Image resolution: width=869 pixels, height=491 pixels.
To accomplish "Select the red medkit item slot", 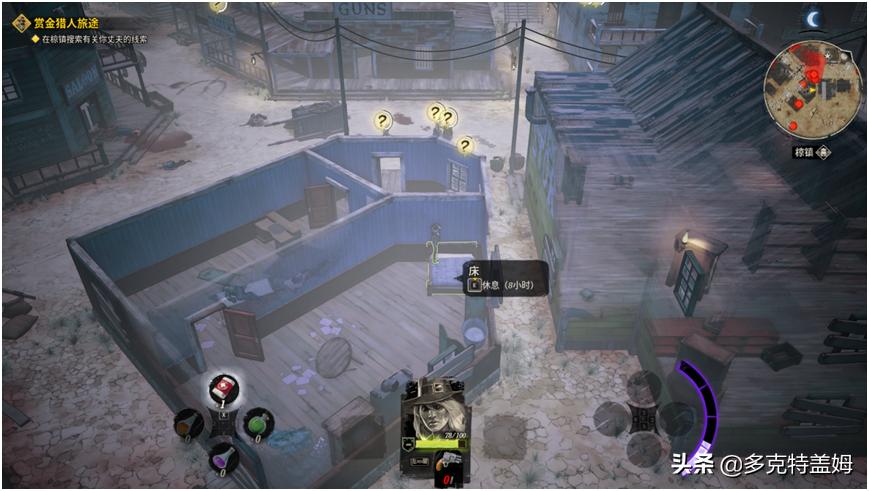I will point(222,390).
